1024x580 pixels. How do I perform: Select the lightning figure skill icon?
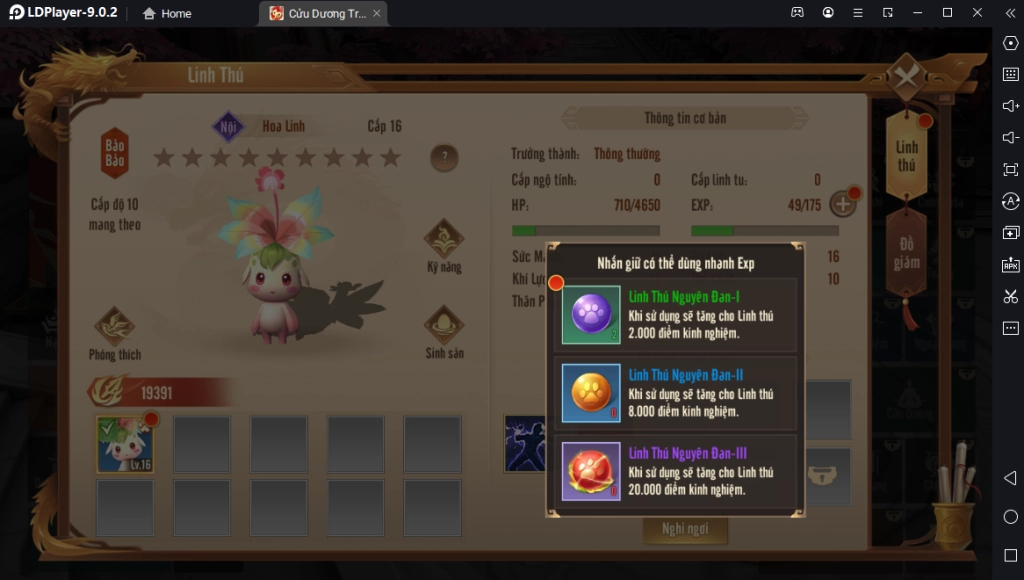click(x=523, y=443)
